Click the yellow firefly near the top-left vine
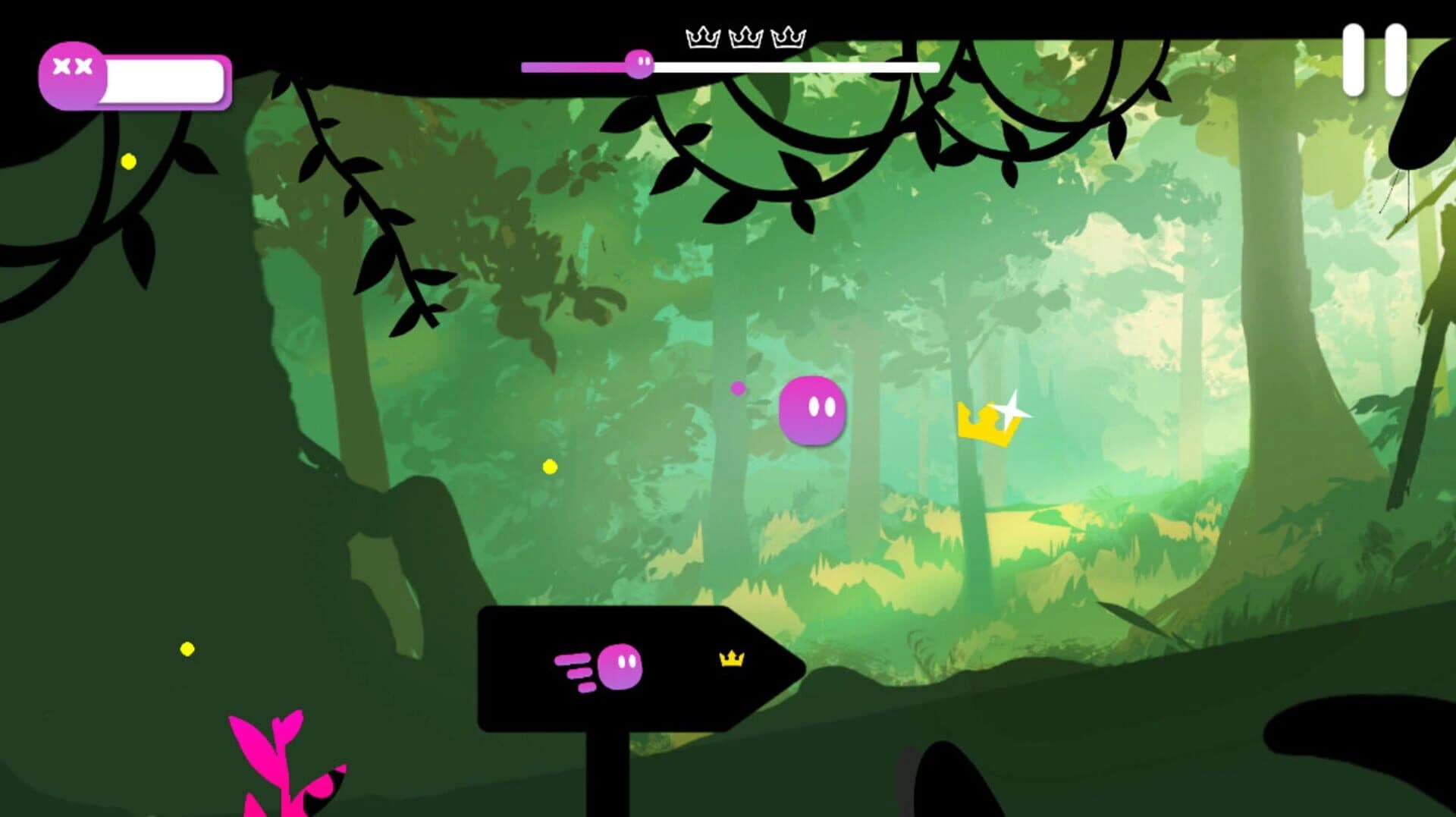The width and height of the screenshot is (1456, 817). pos(127,162)
